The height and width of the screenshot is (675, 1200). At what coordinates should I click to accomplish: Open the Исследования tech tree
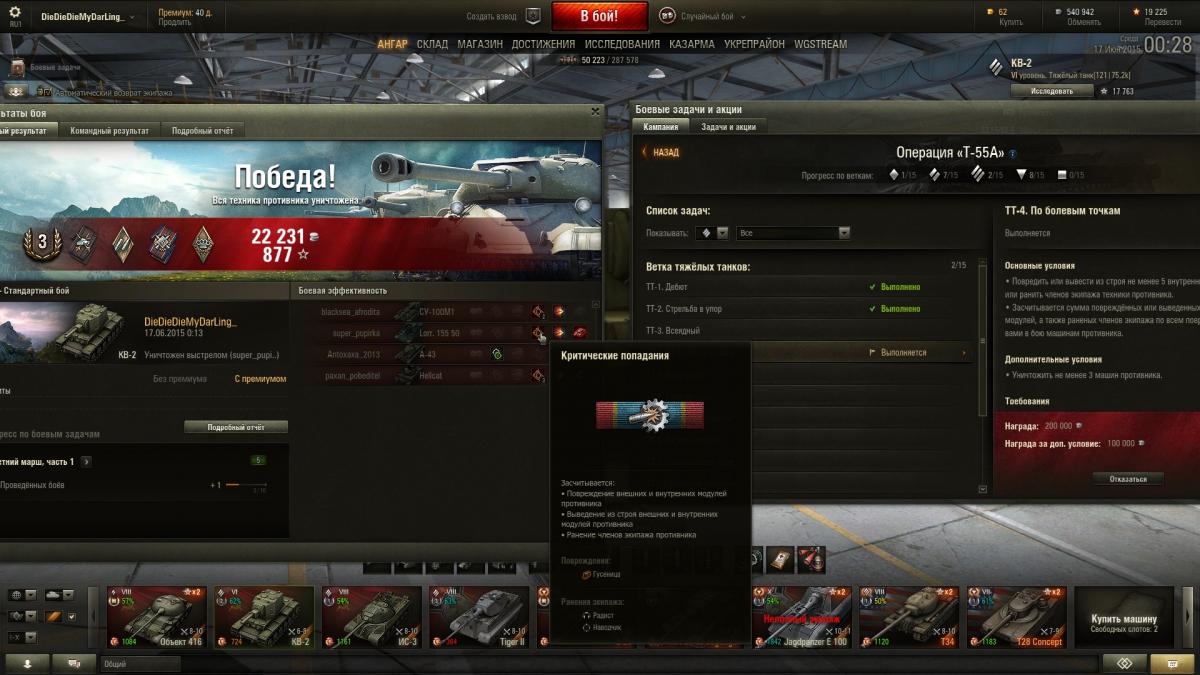point(622,44)
